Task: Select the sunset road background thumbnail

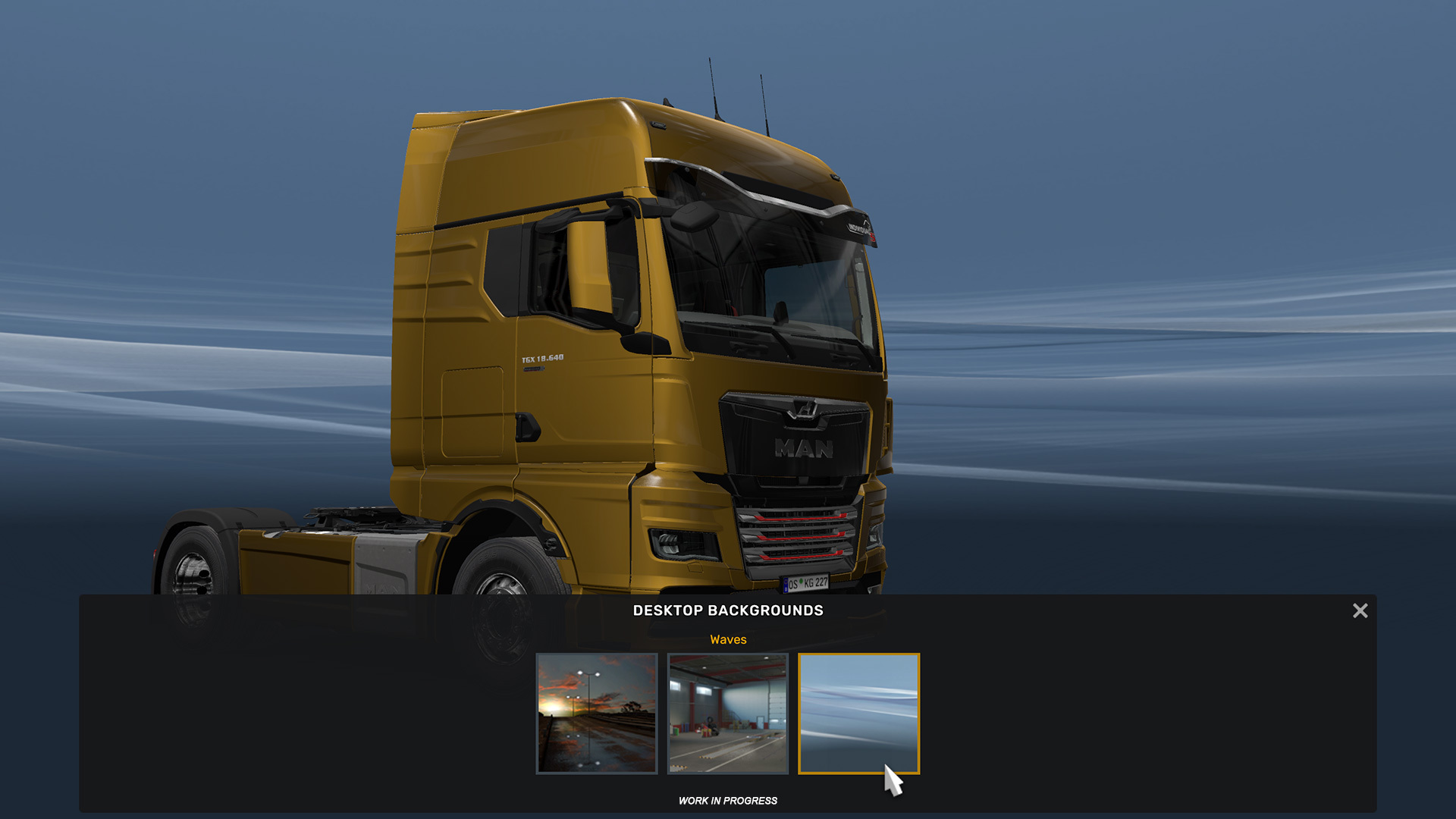Action: coord(597,713)
